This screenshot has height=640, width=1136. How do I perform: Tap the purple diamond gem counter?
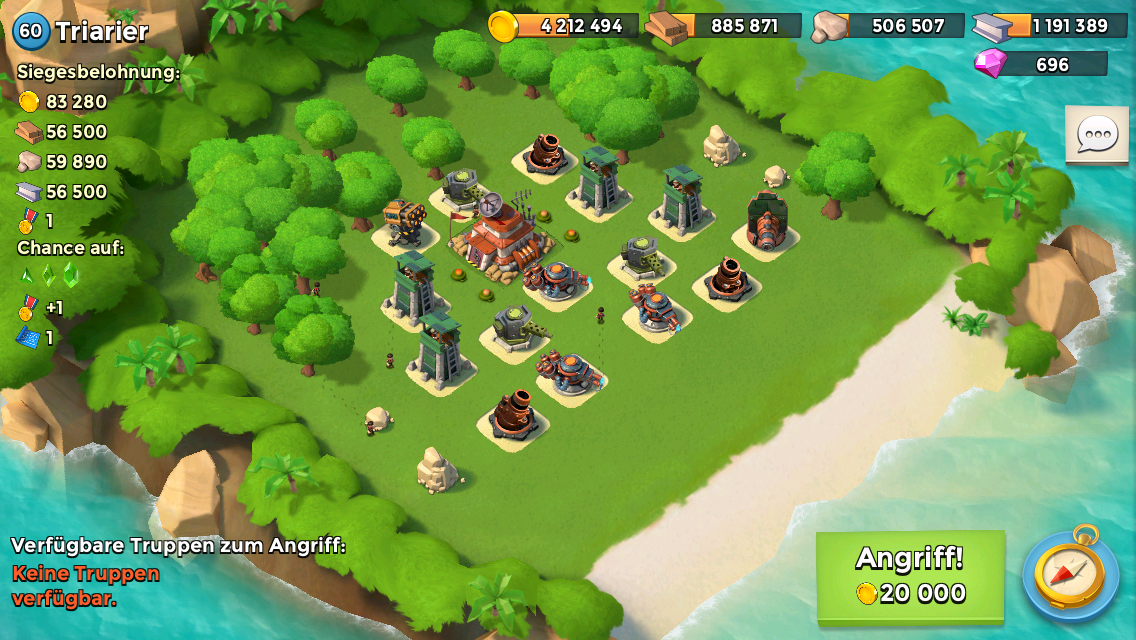1041,64
